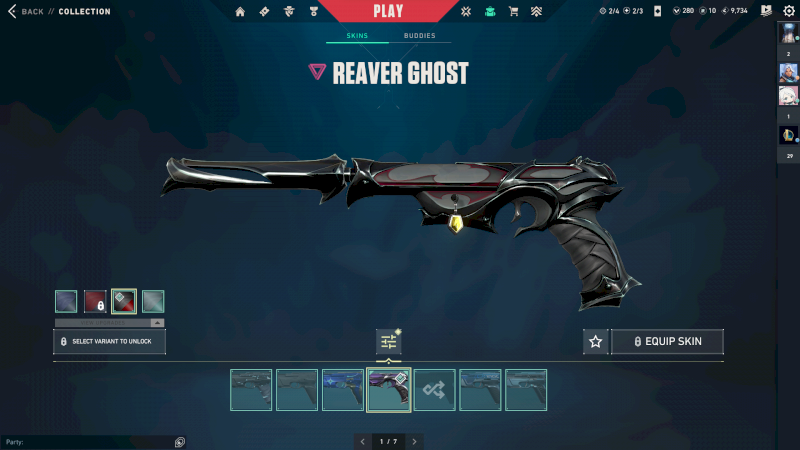
Task: Open the skin filter sliders button
Action: (x=388, y=342)
